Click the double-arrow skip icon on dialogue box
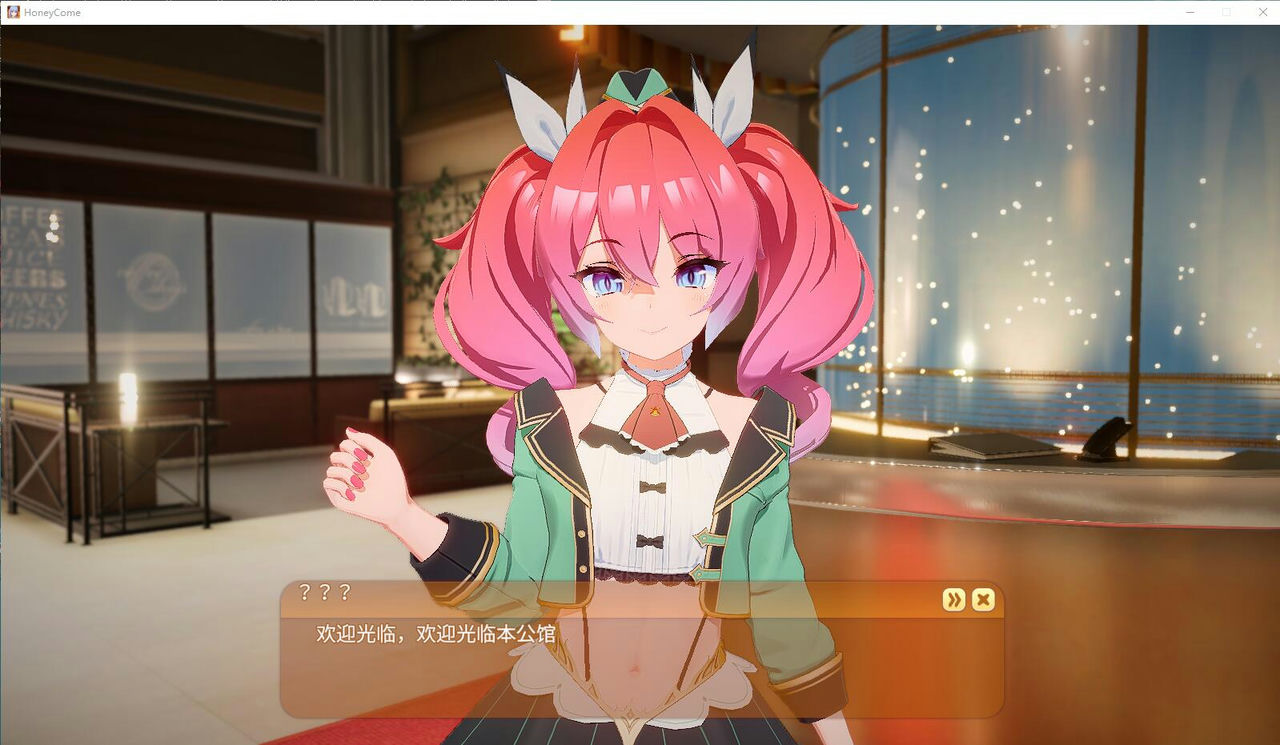Screen dimensions: 1280x745 pyautogui.click(x=953, y=600)
